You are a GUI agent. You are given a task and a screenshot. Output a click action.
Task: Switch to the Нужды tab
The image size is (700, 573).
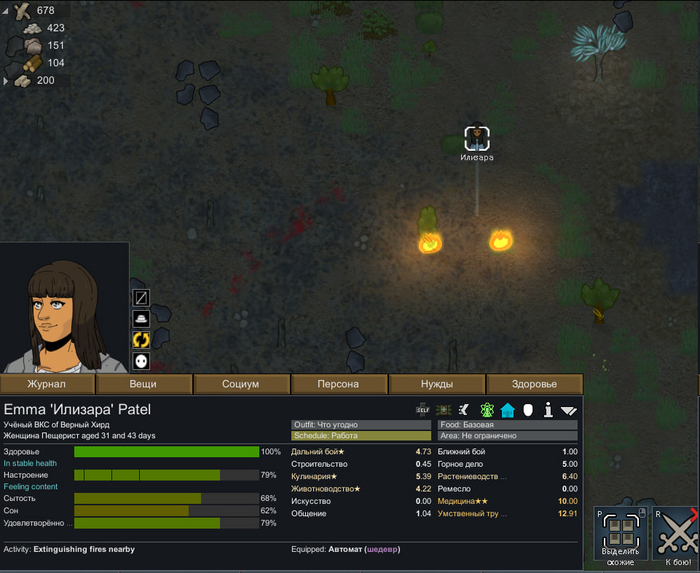click(436, 384)
